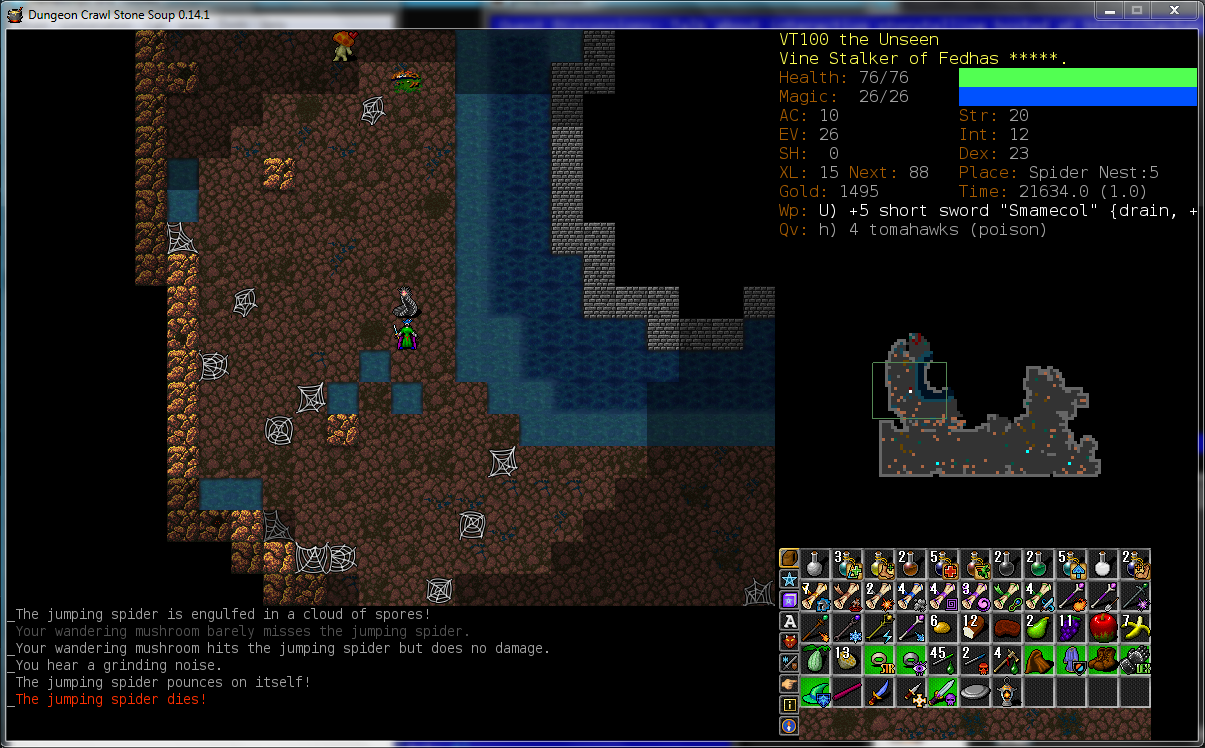Screen dimensions: 1205x748
Task: Close the Dungeon Crawl Stone Soup window
Action: [1176, 10]
